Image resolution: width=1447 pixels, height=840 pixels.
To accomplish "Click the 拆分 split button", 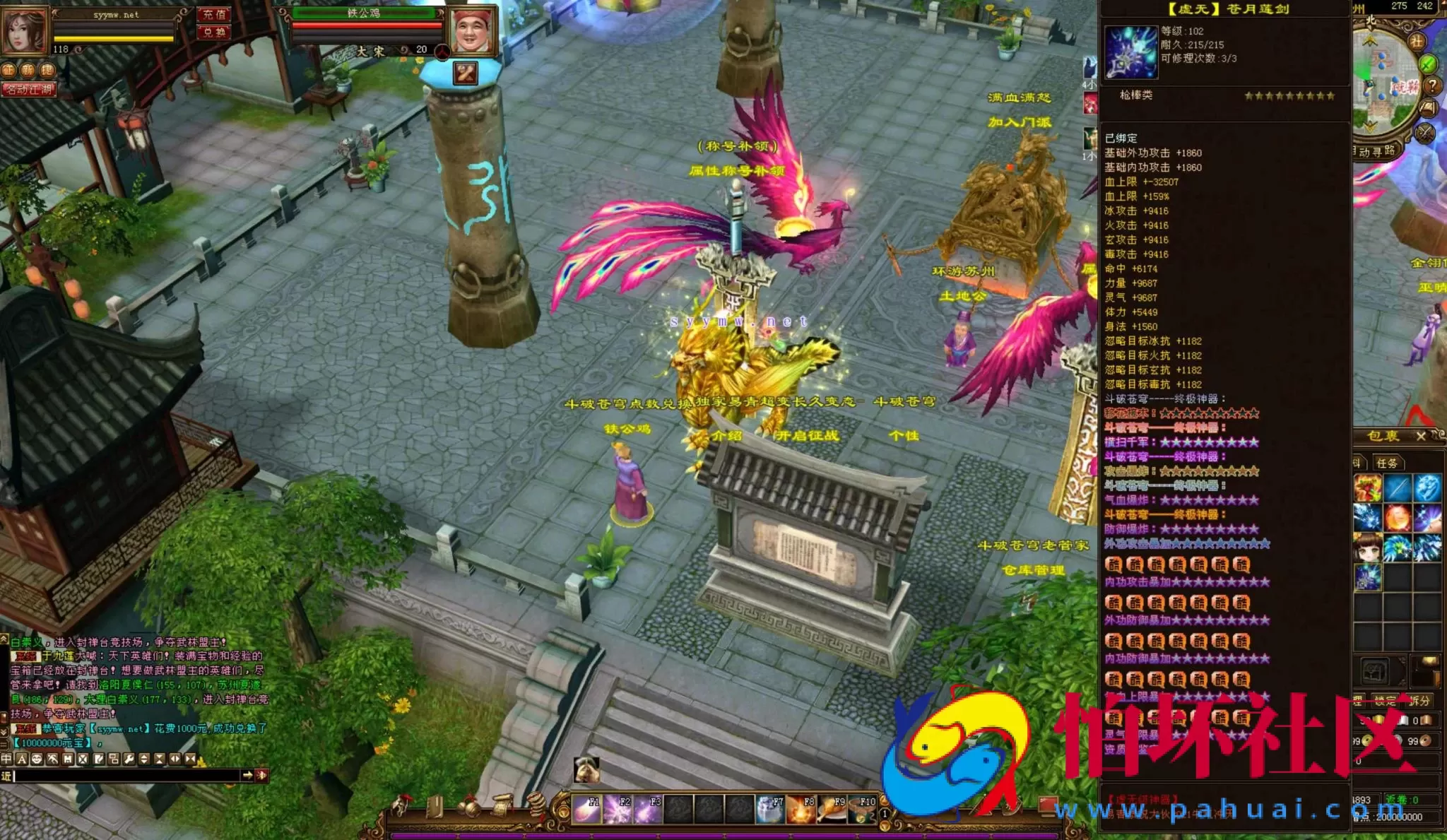I will [1419, 700].
